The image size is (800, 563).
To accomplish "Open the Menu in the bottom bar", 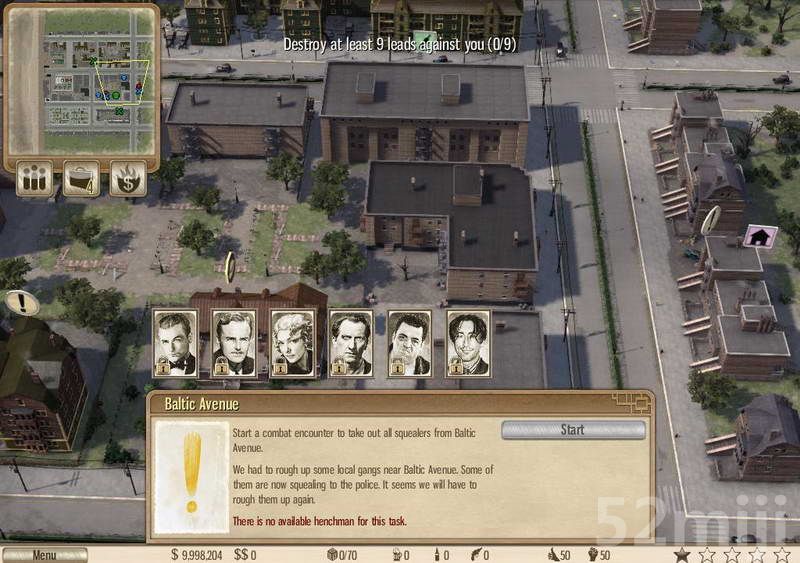I will point(44,554).
